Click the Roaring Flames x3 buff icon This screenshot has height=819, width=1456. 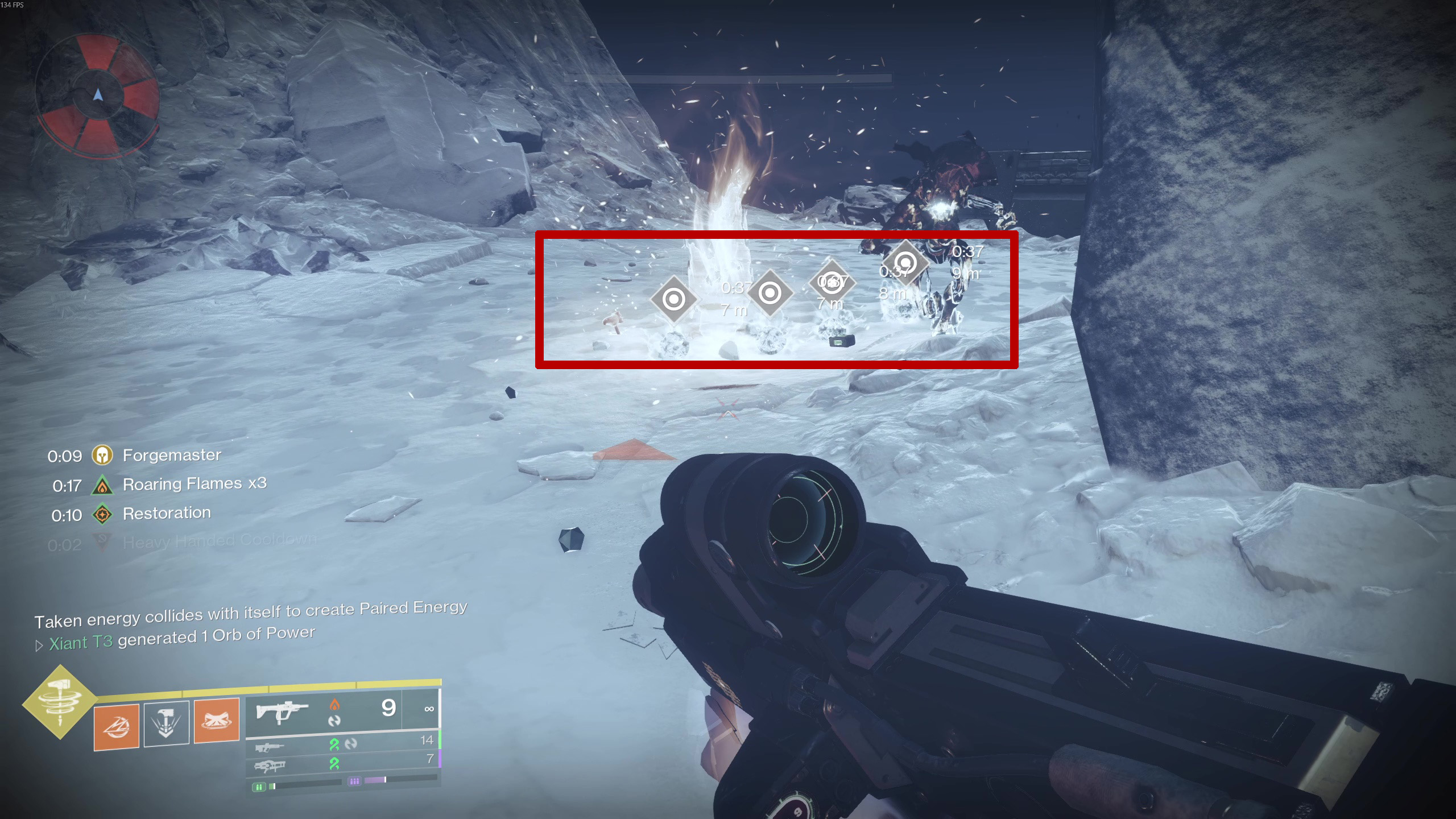coord(102,485)
